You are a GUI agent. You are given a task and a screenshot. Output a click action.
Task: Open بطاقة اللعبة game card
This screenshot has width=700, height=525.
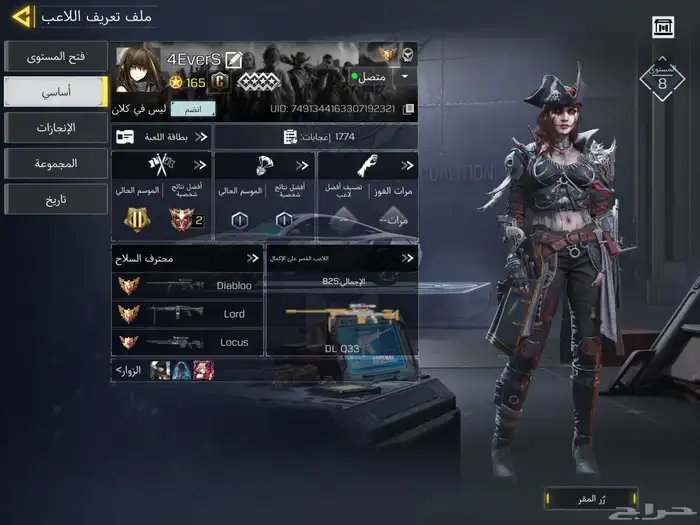click(x=162, y=137)
